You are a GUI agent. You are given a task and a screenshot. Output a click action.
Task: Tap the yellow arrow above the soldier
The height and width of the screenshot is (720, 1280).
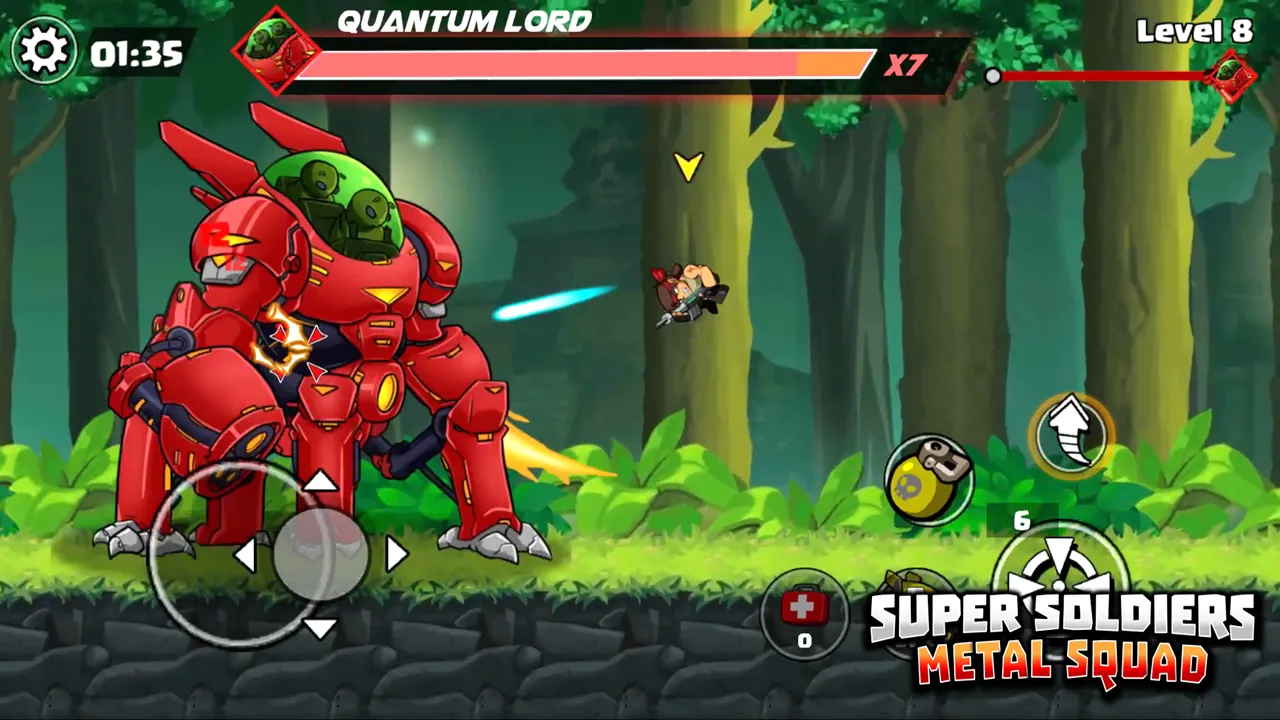688,166
